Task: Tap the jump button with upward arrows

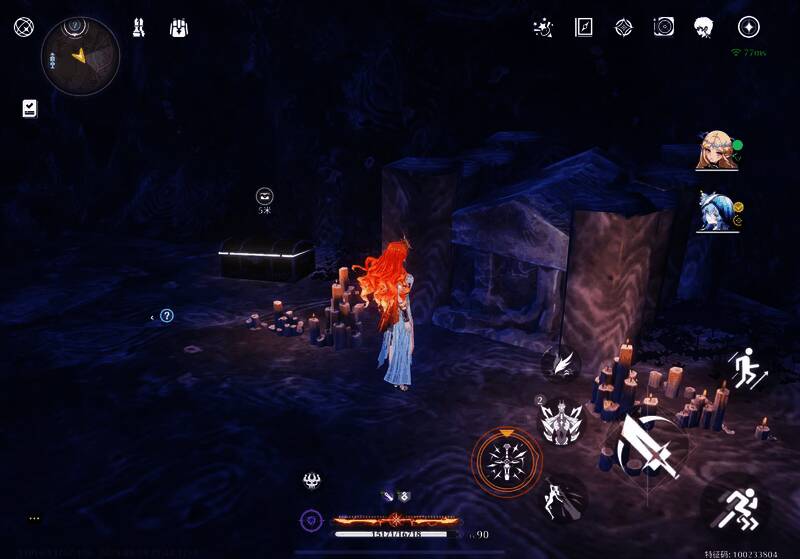Action: [x=745, y=371]
